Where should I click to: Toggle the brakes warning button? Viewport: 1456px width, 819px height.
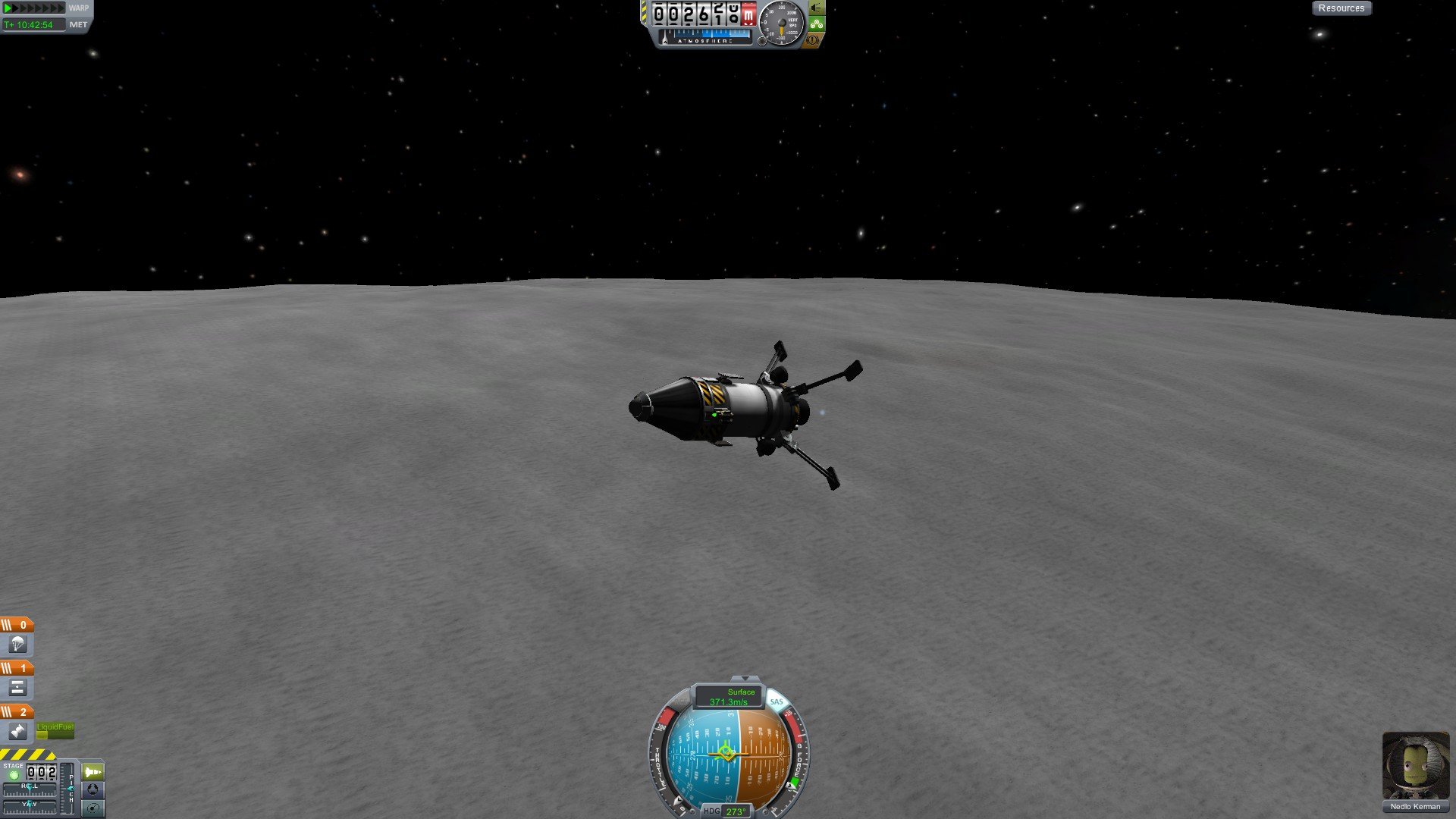click(813, 39)
